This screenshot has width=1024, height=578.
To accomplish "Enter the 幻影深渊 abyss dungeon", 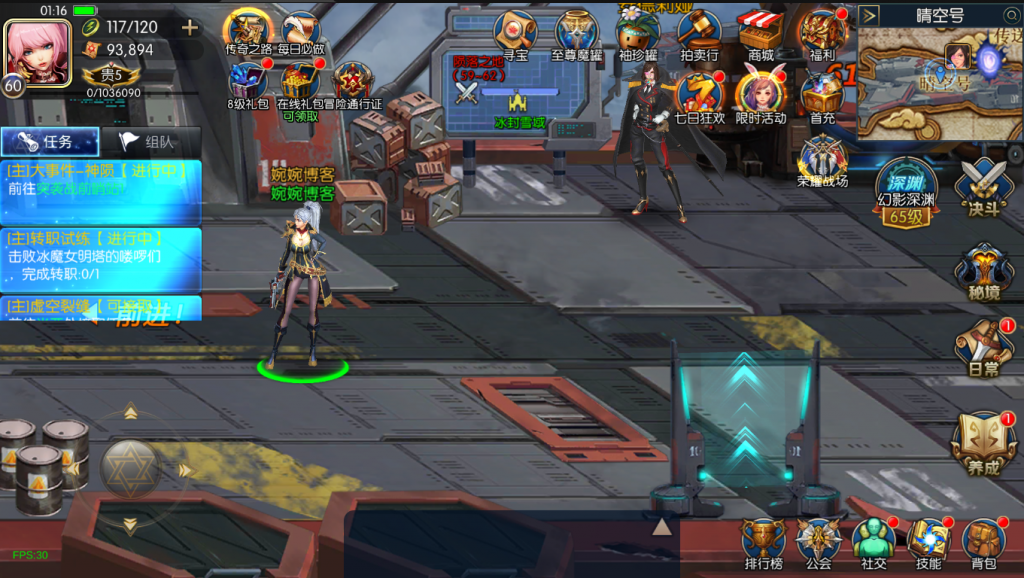I will pyautogui.click(x=906, y=192).
